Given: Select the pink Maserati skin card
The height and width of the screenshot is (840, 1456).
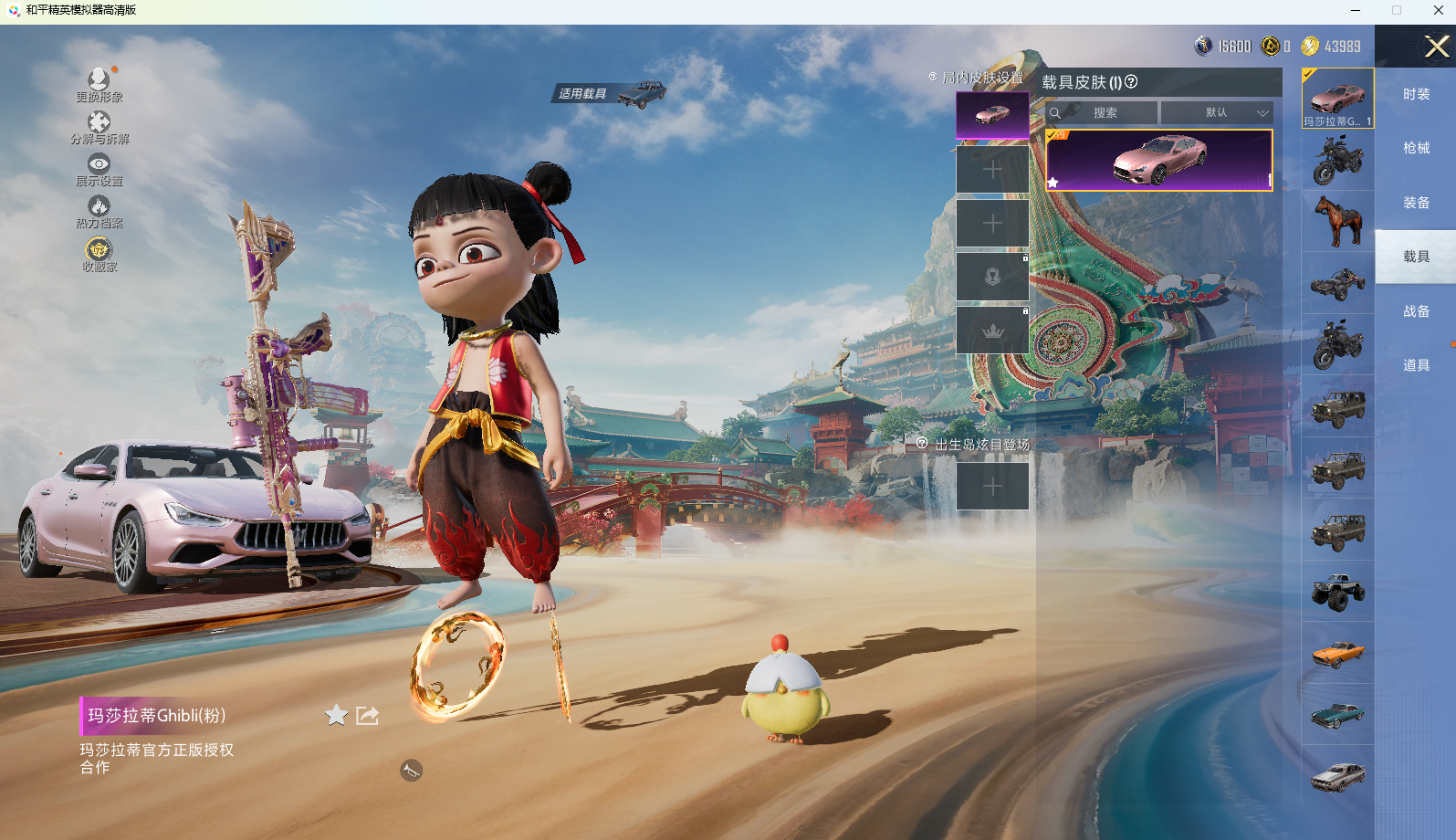Looking at the screenshot, I should 1158,160.
